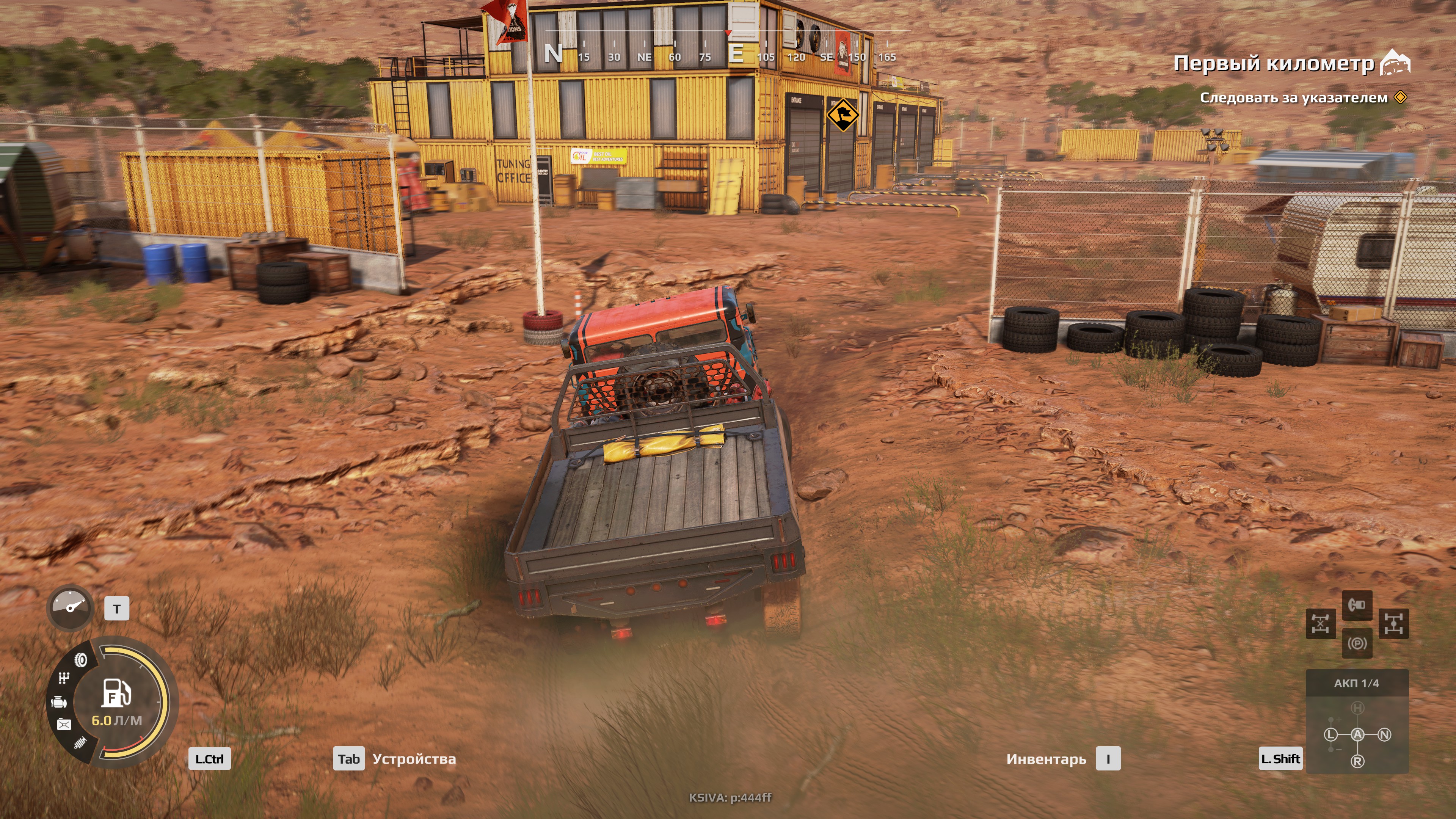The width and height of the screenshot is (1456, 819).
Task: Select low gear L on shifter
Action: click(1330, 734)
